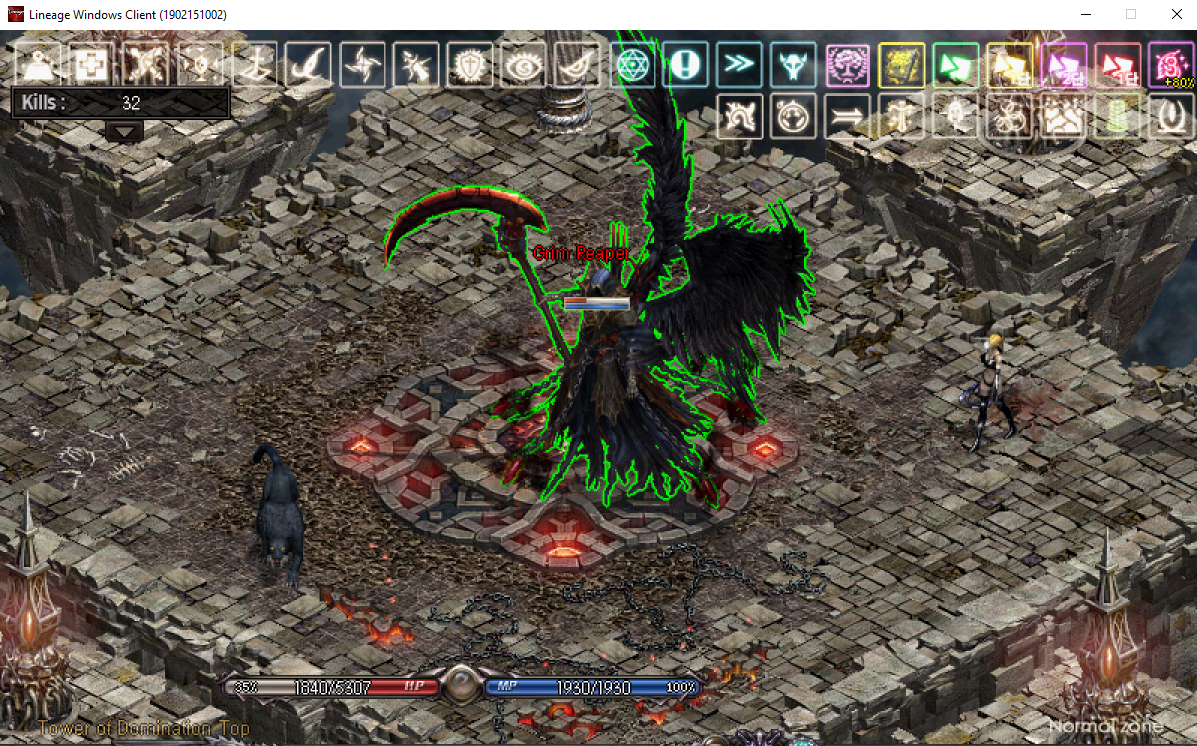Select the double chevron haste icon

click(740, 65)
